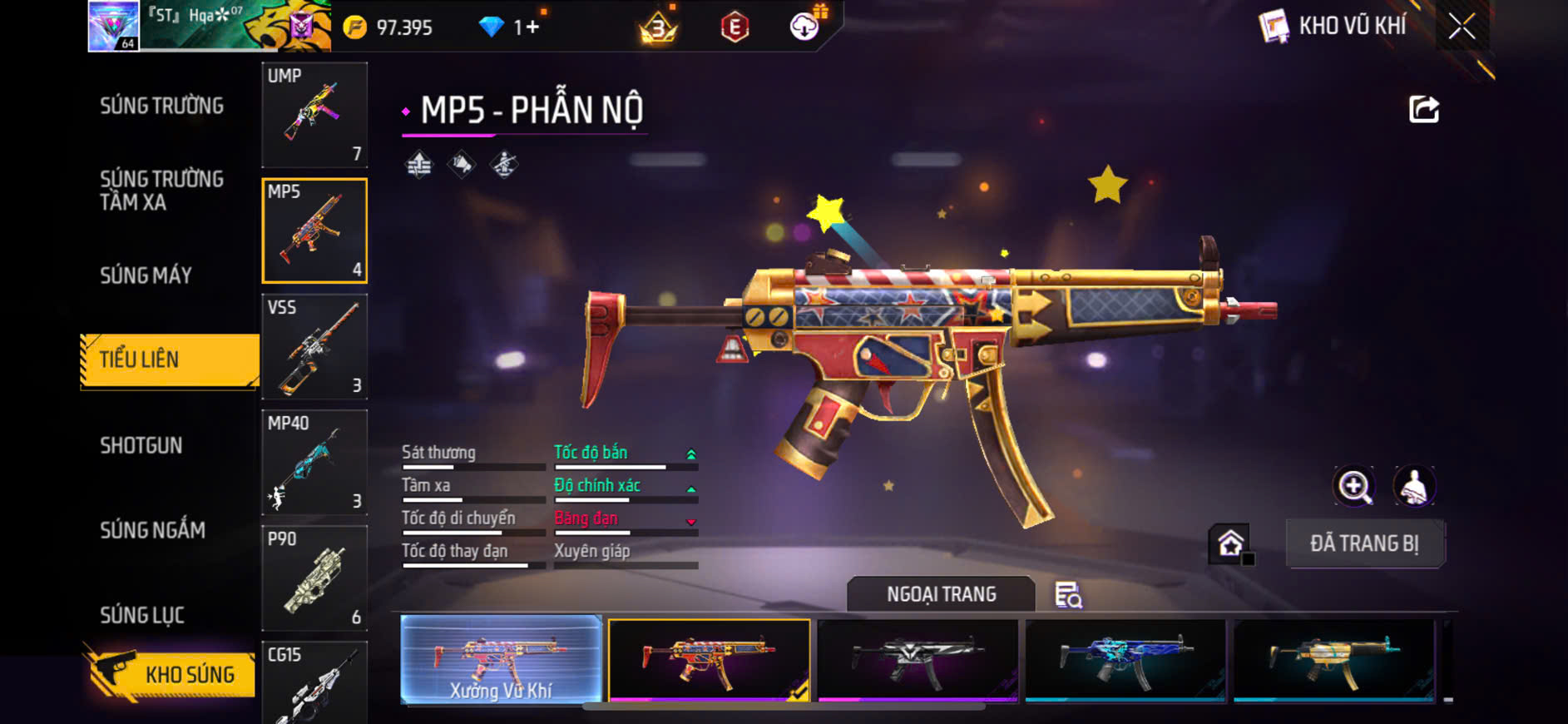Show the Súng Ngắm category
Viewport: 1568px width, 724px height.
pos(152,530)
